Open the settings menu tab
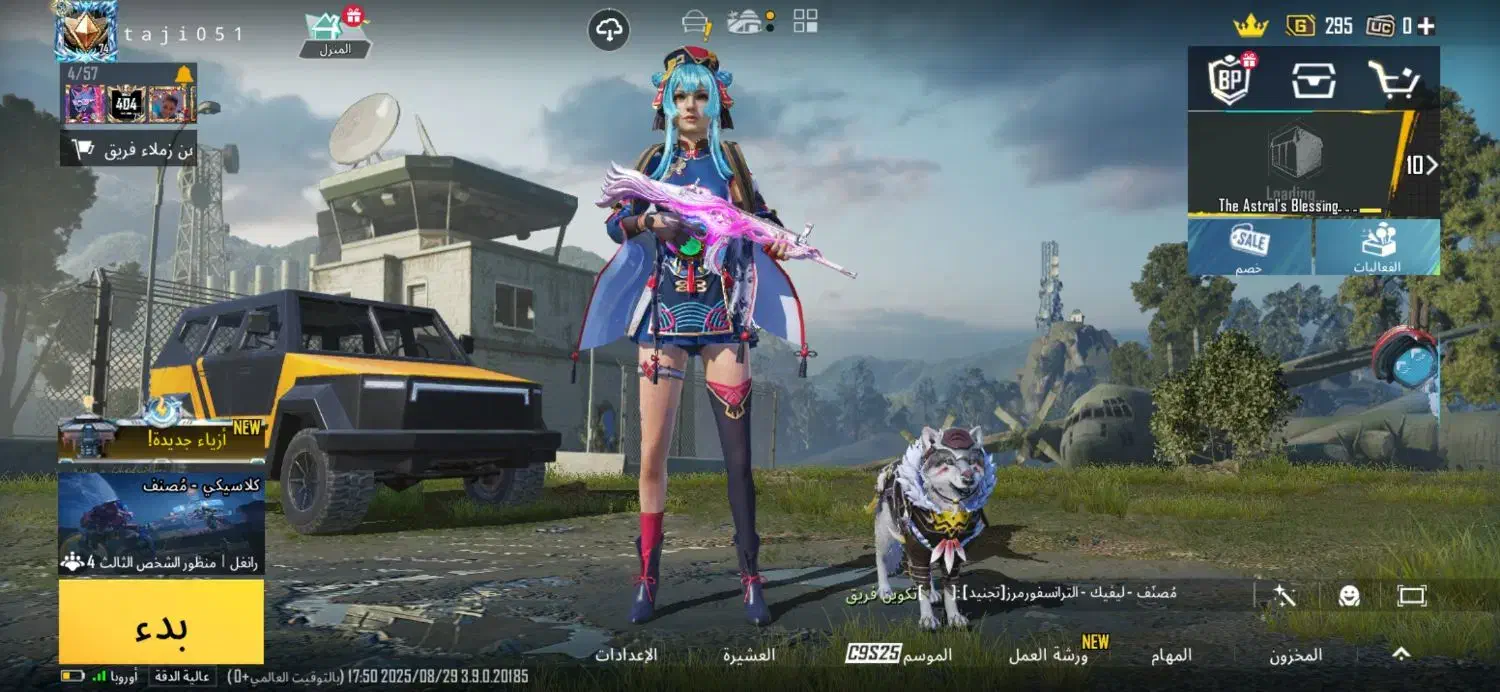Viewport: 1500px width, 692px height. tap(626, 655)
